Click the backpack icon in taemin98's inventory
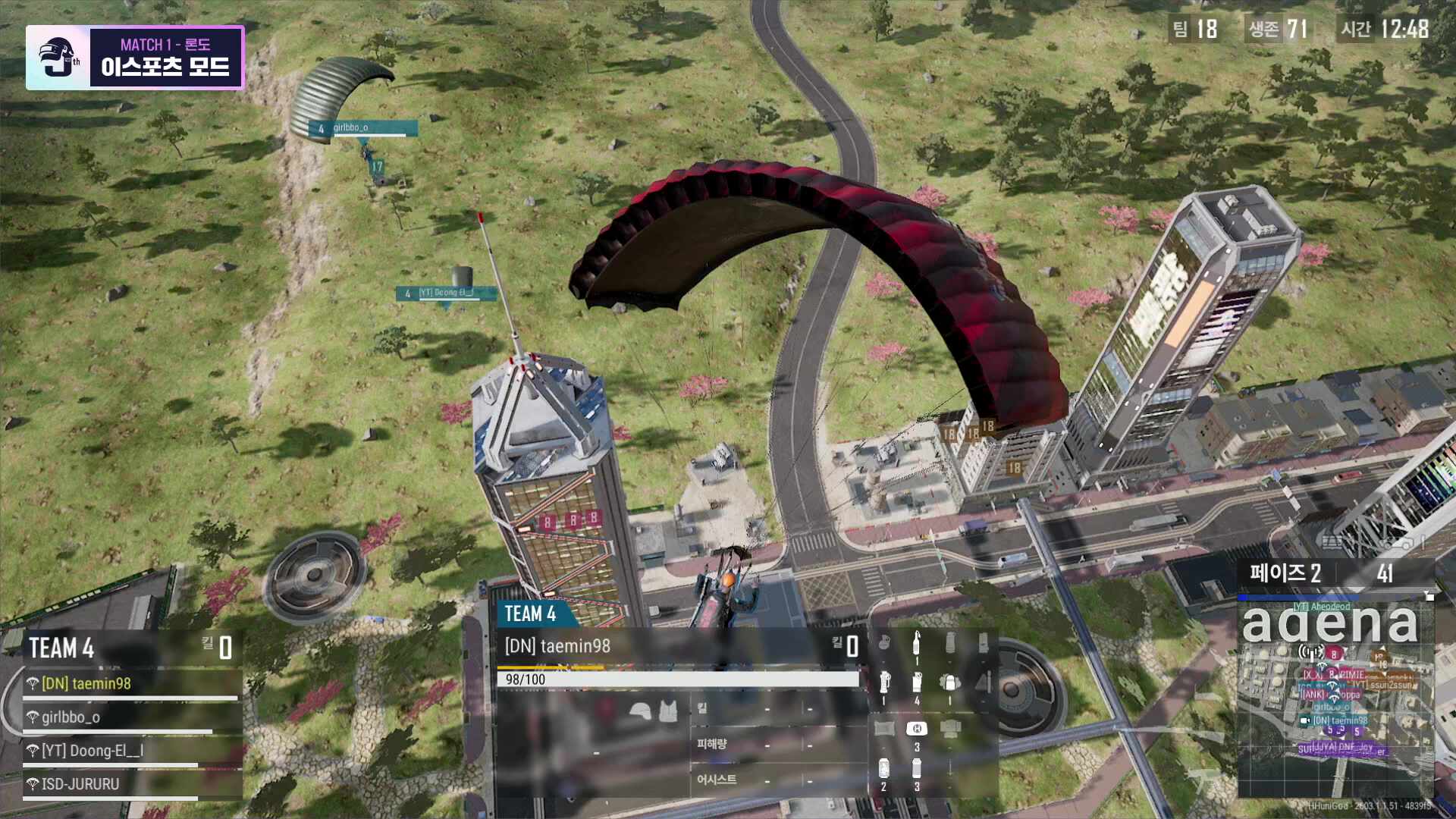 tap(949, 683)
